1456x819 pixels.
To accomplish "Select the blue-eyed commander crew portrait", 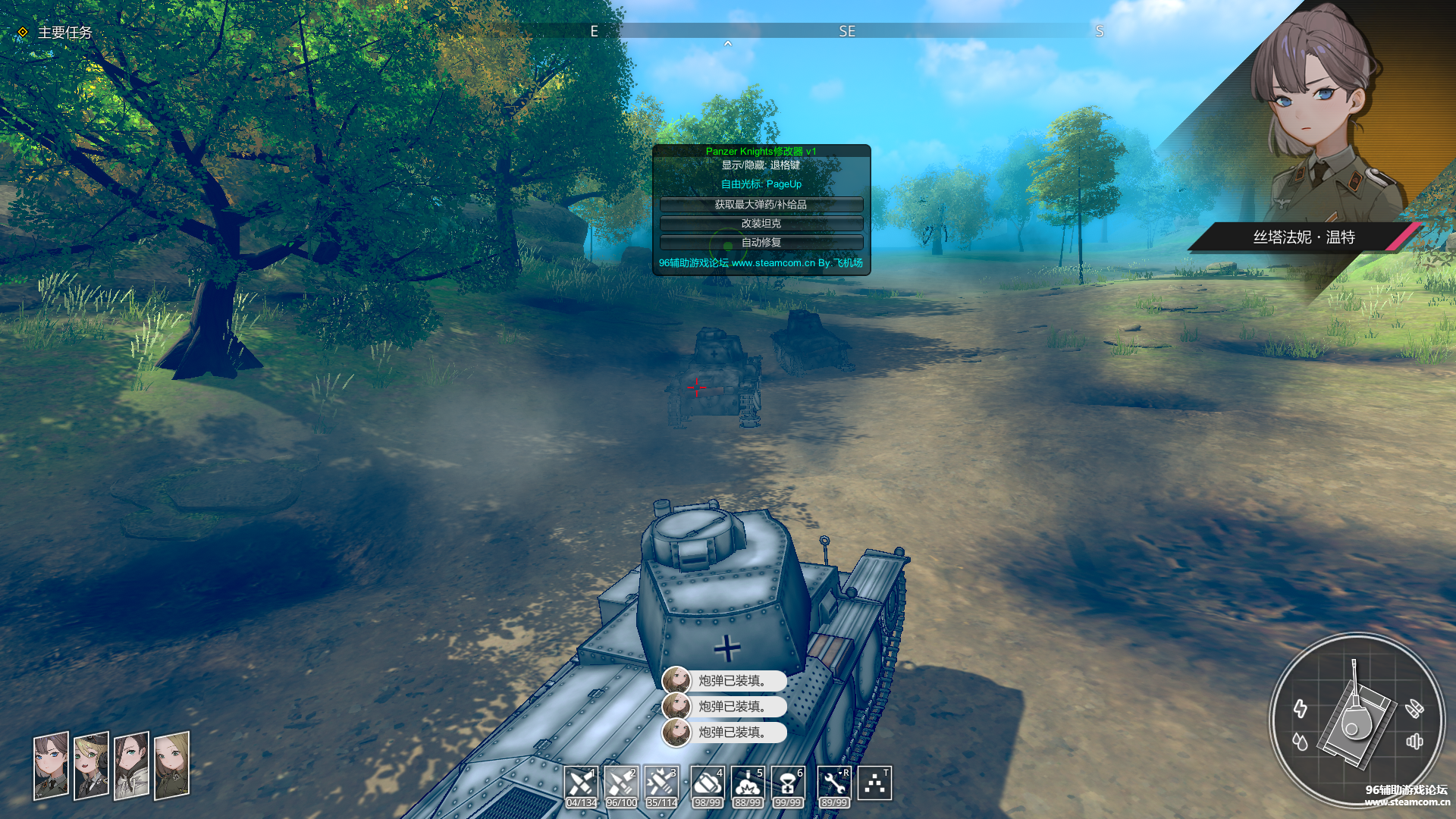I will pyautogui.click(x=51, y=765).
